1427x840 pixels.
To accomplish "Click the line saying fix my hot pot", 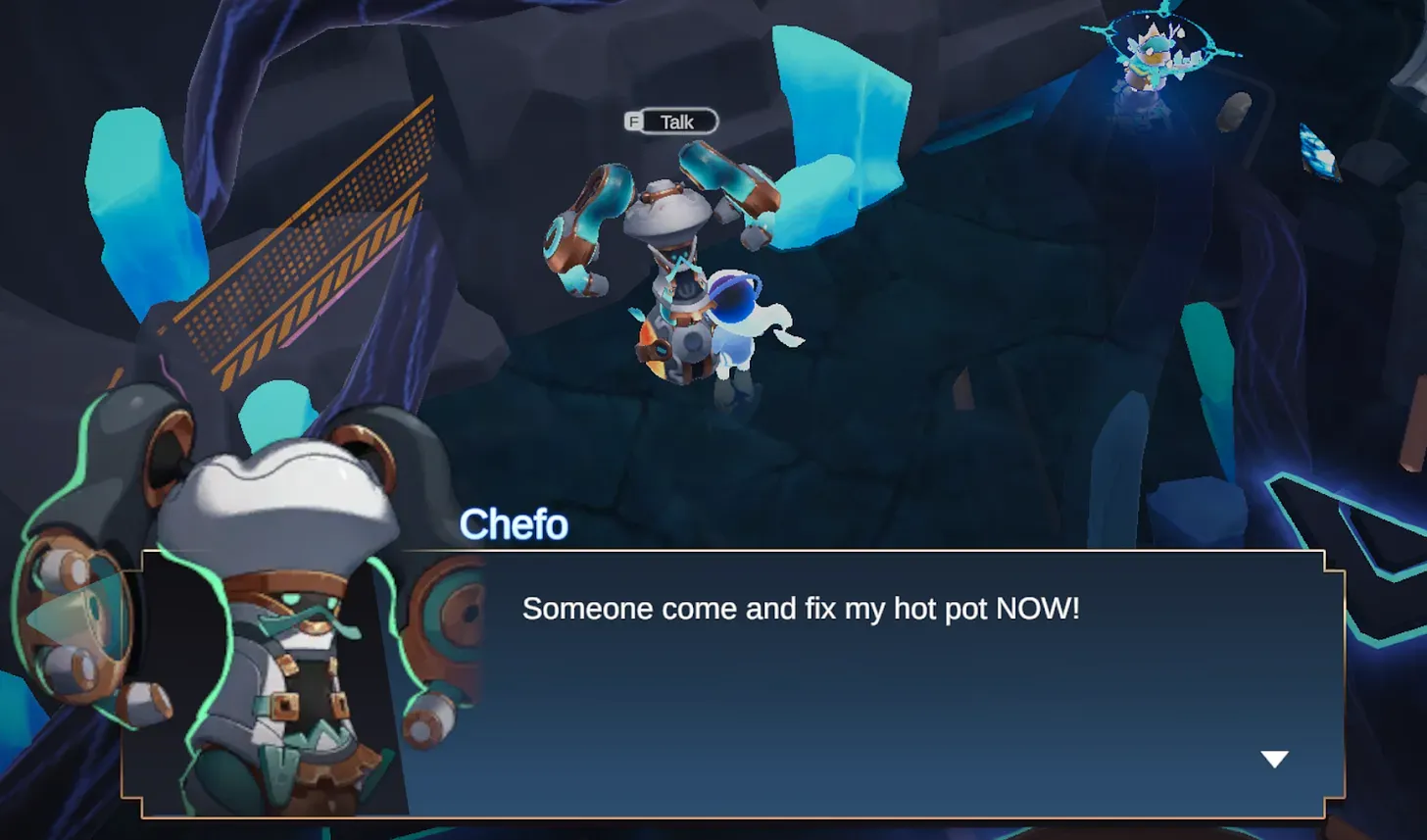I will coord(800,609).
